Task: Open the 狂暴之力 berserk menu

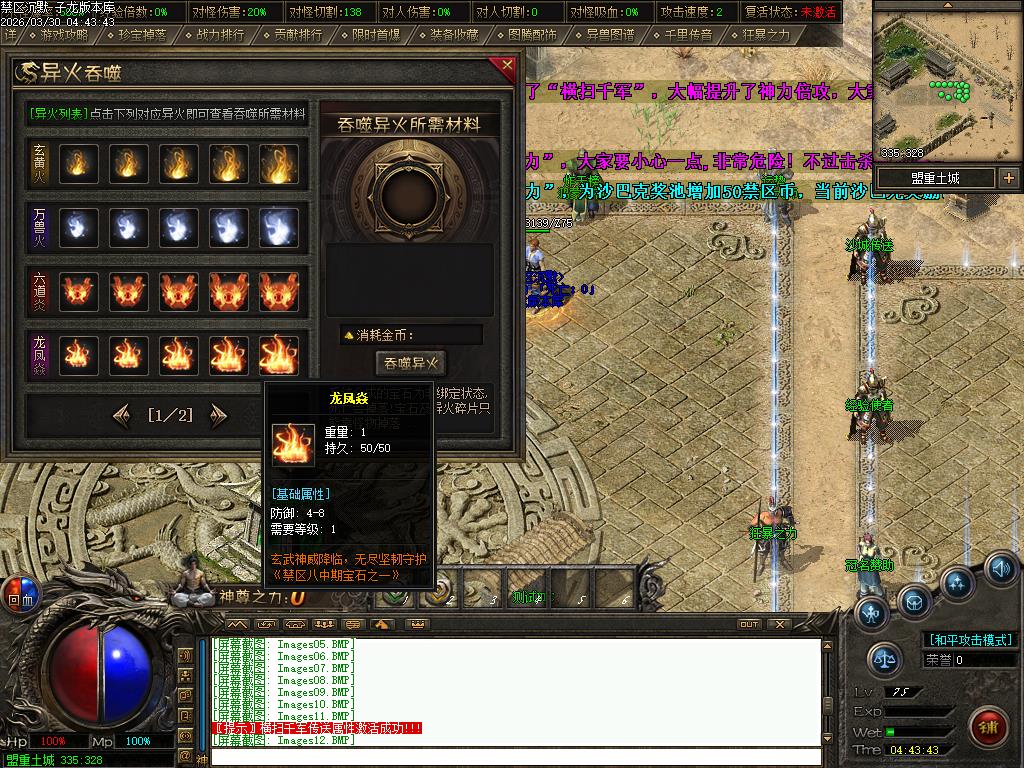Action: pos(765,34)
